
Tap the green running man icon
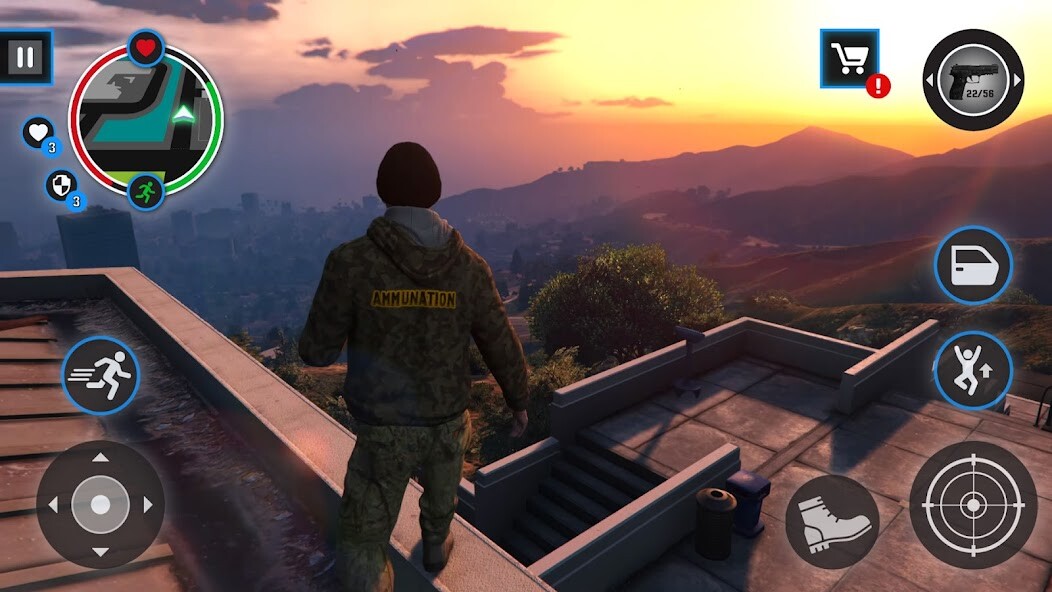click(146, 191)
